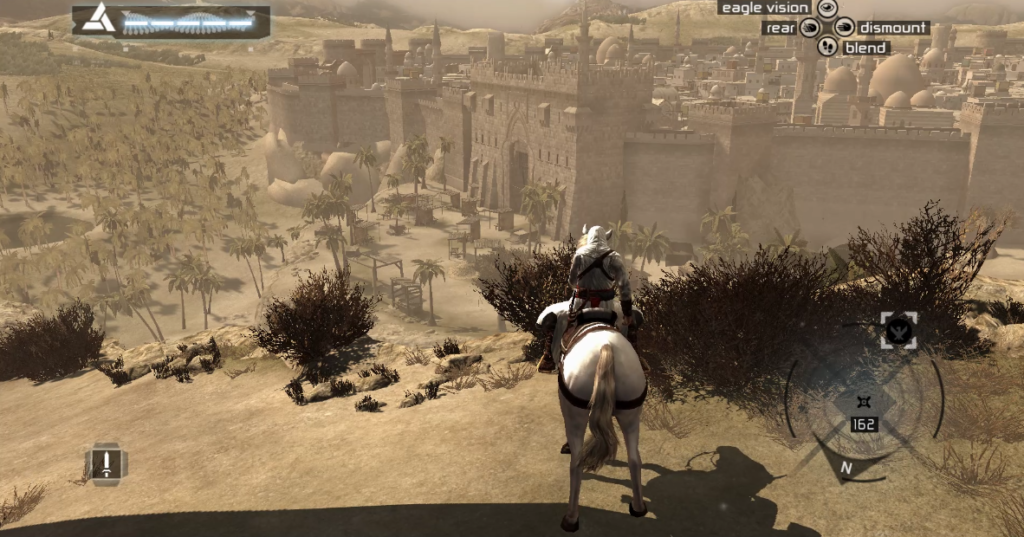Select the bracketed objective marker on minimap

[x=899, y=331]
